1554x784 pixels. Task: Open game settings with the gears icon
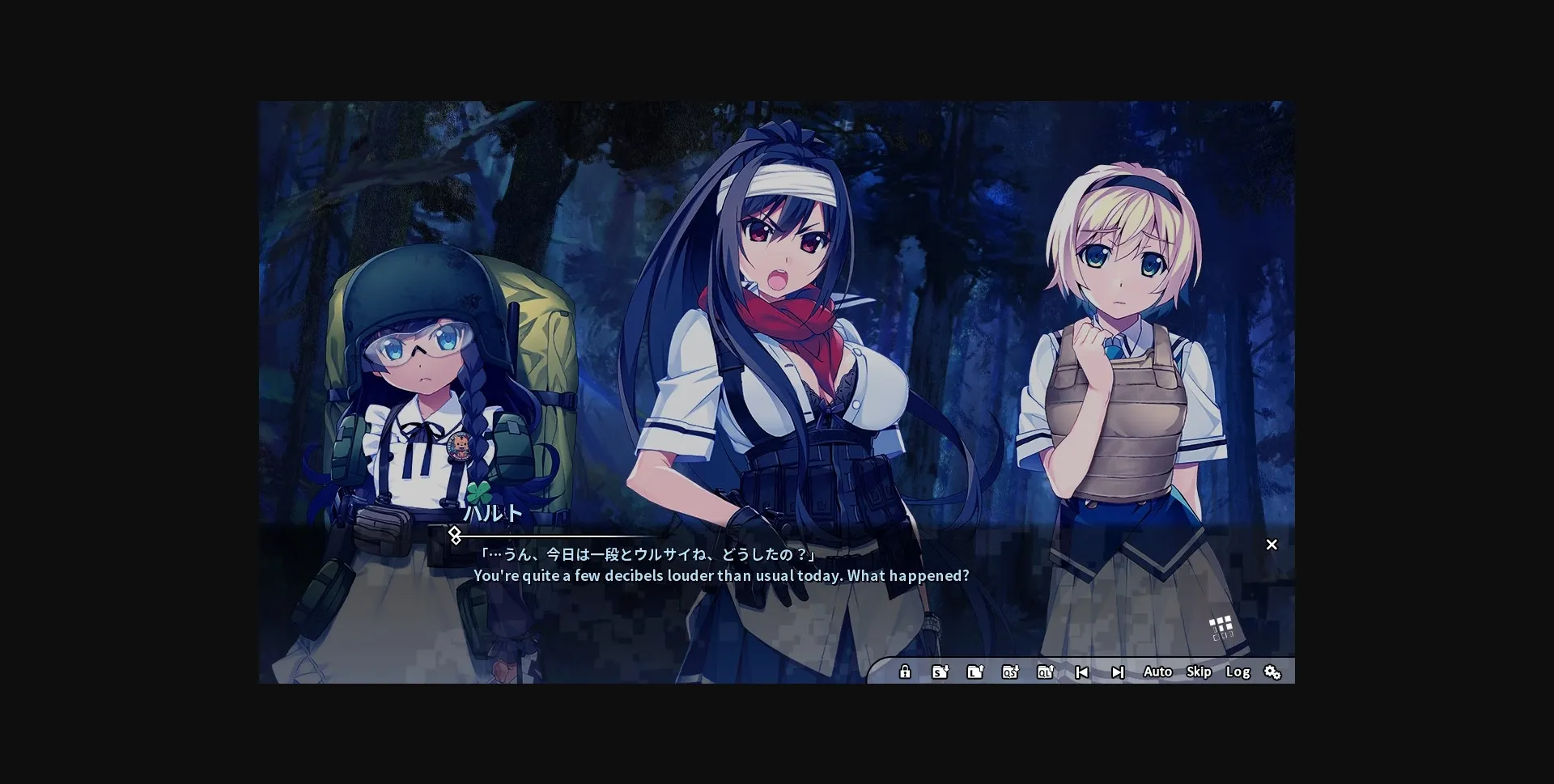coord(1273,672)
